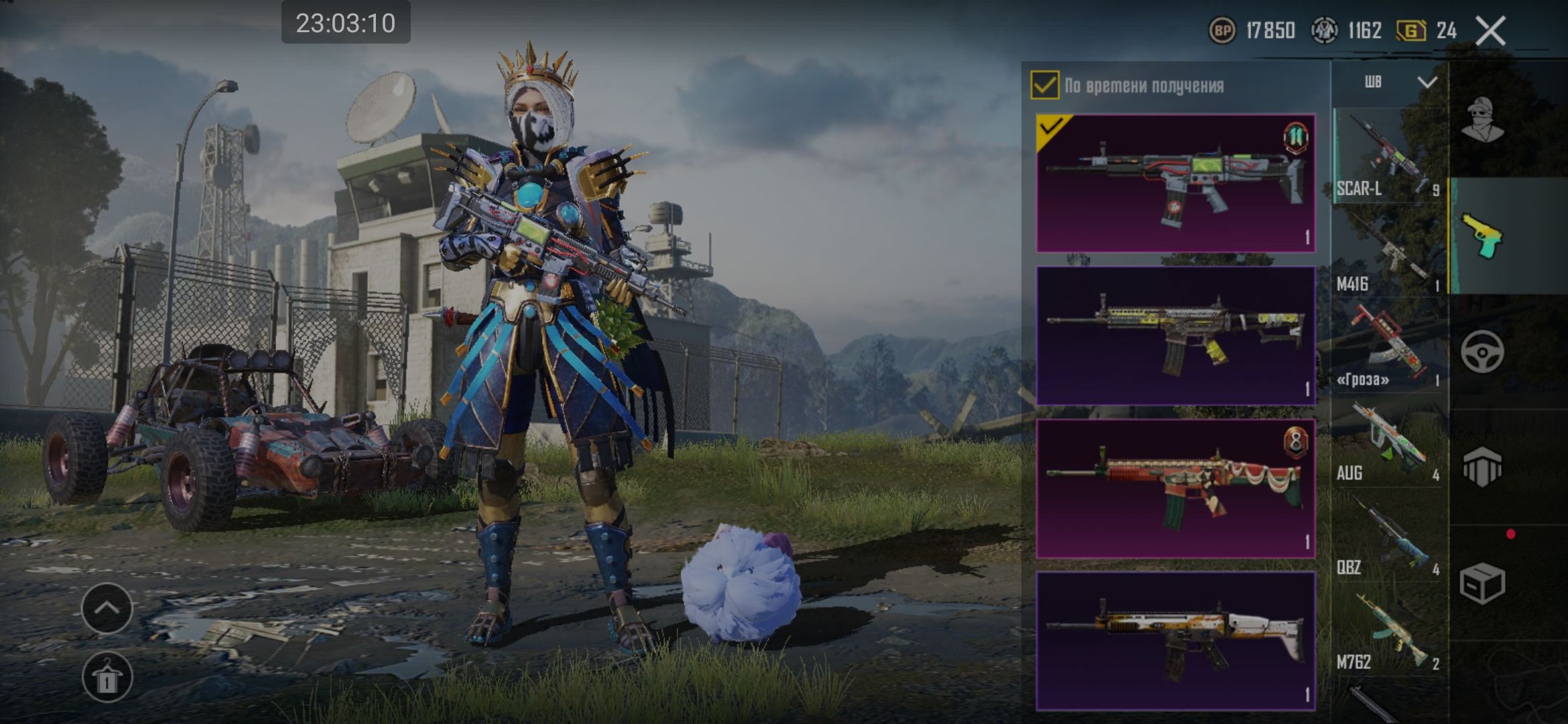Click the up arrow circle button
This screenshot has height=724, width=1568.
click(x=107, y=608)
